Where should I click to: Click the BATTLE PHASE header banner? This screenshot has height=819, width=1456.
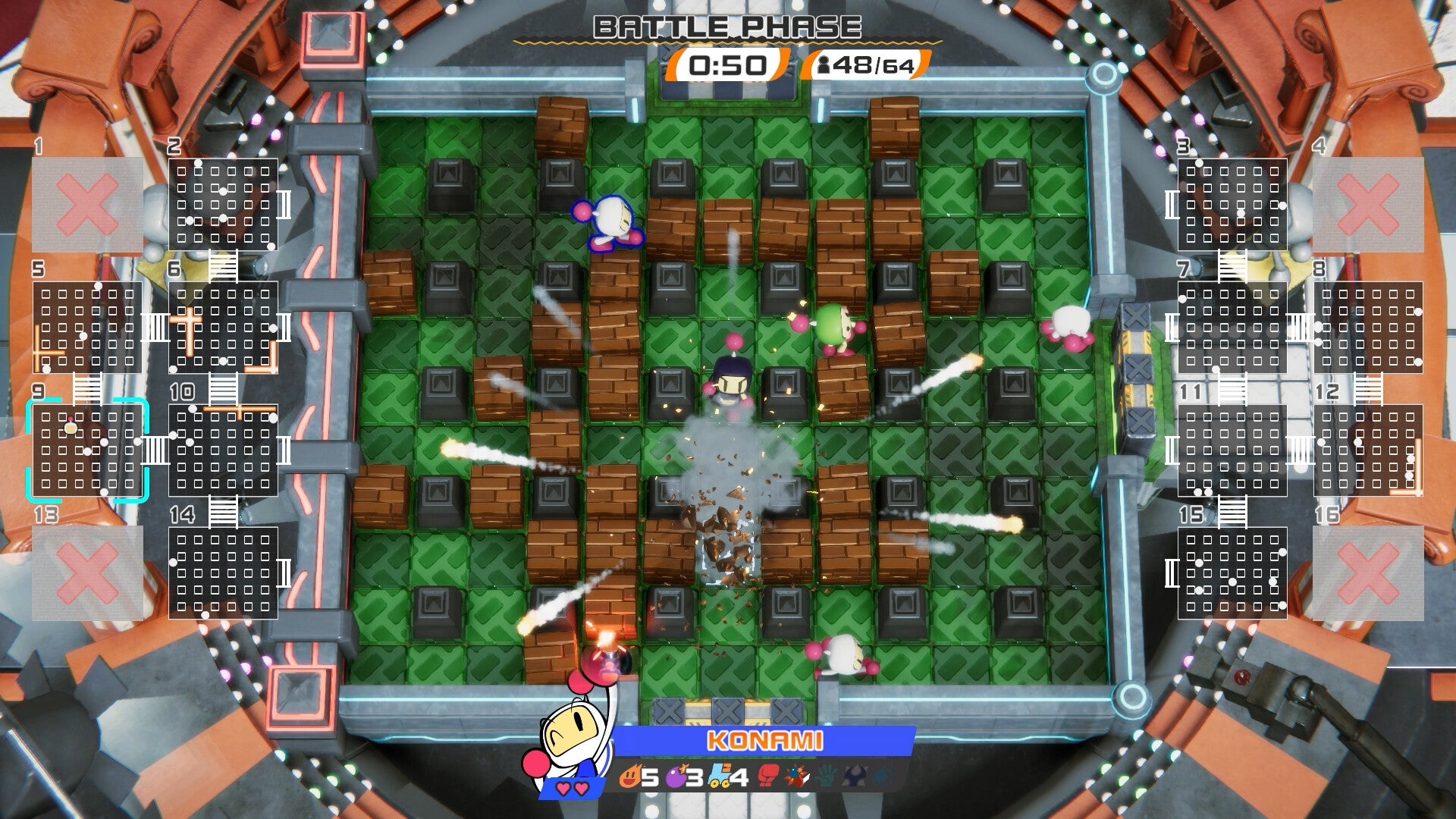pyautogui.click(x=726, y=27)
